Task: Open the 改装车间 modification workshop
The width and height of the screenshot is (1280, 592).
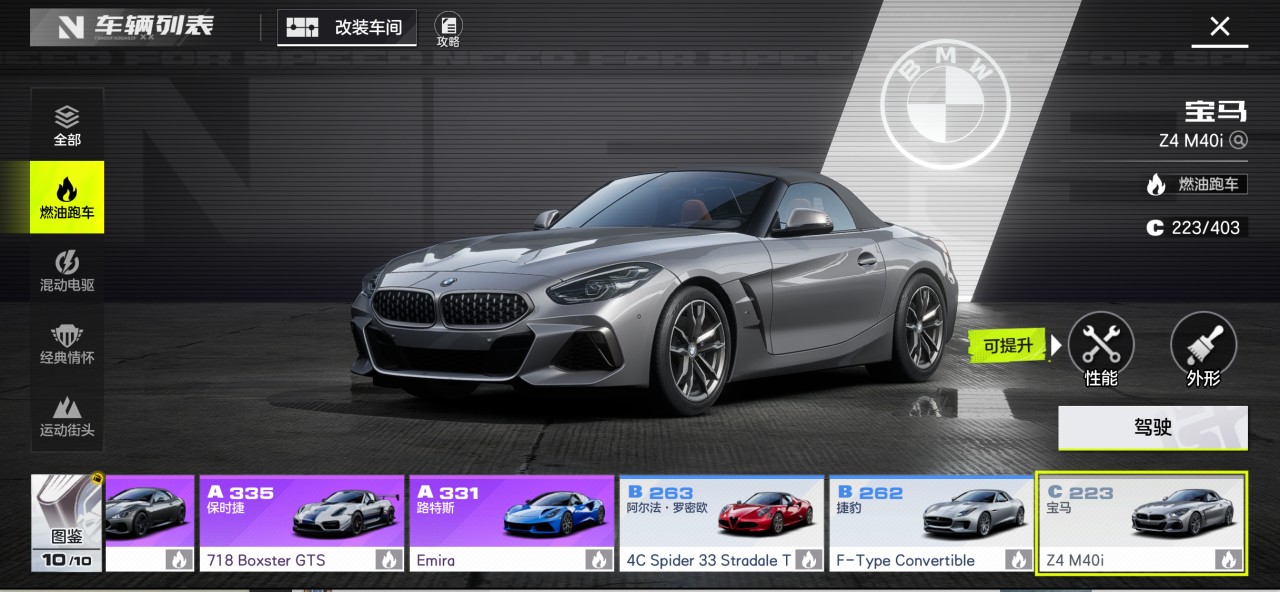Action: tap(346, 28)
